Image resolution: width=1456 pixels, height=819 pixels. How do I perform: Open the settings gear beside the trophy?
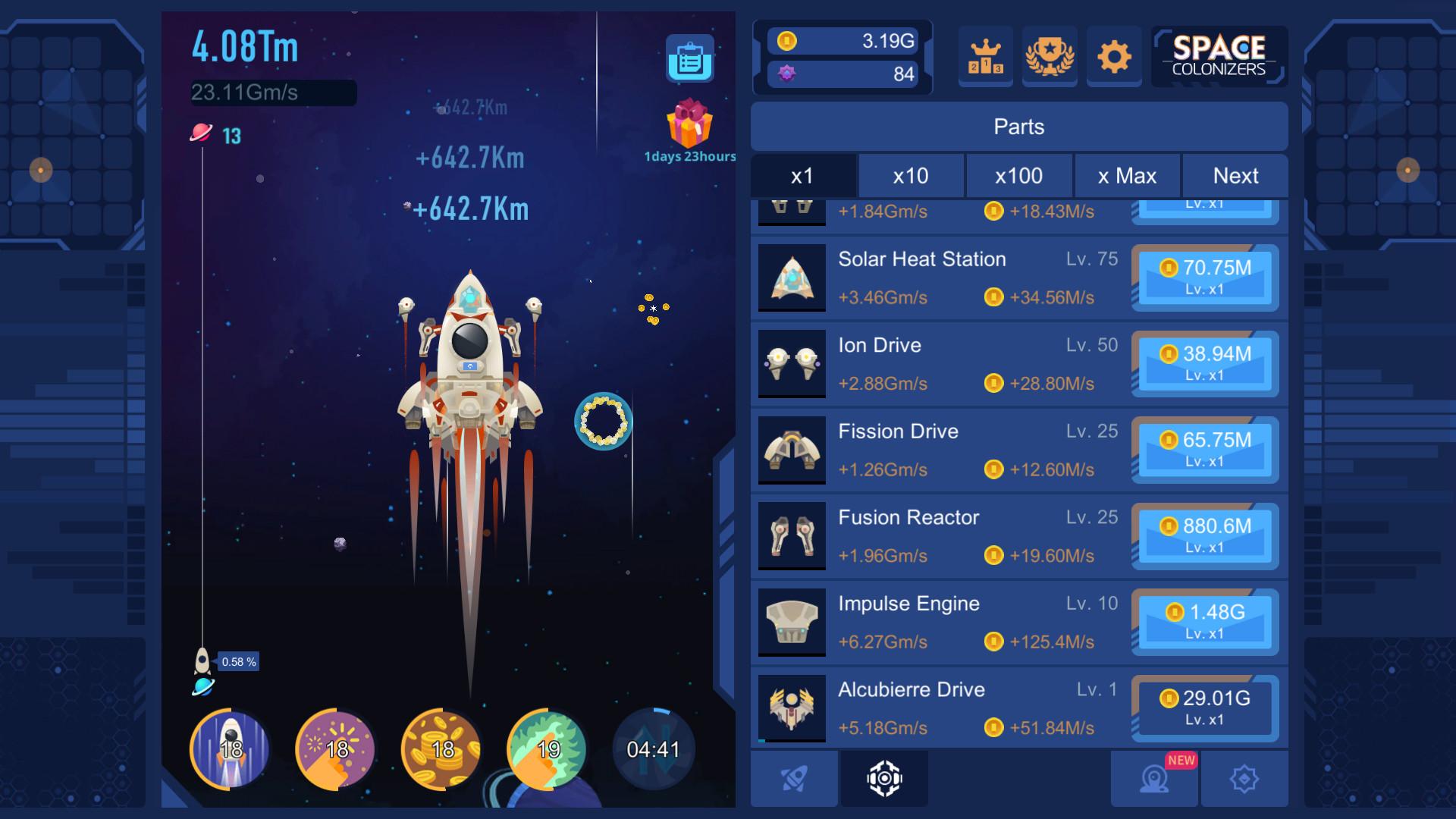pyautogui.click(x=1114, y=56)
